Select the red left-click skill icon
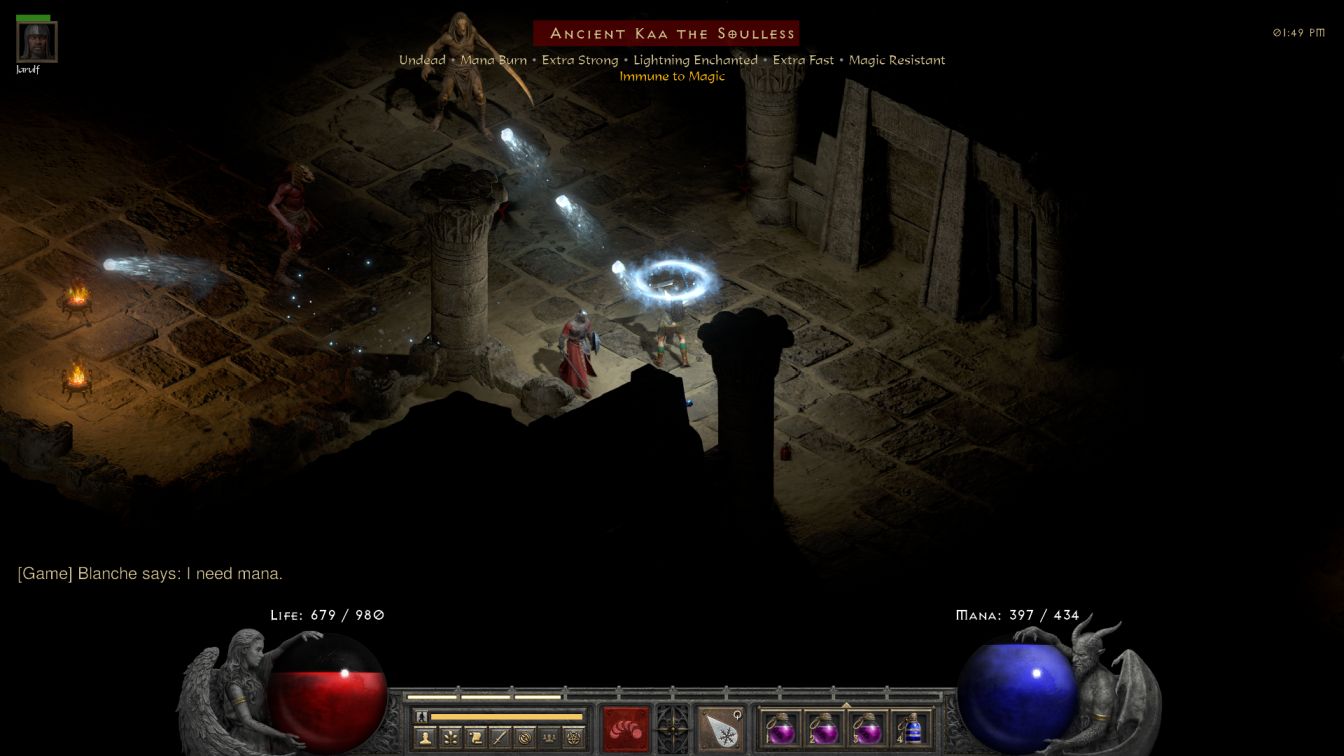The width and height of the screenshot is (1344, 756). 625,727
